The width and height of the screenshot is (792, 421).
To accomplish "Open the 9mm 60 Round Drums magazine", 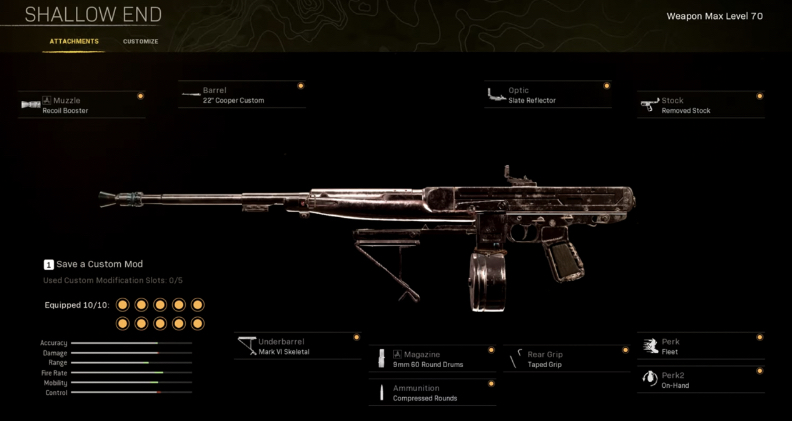I will 432,359.
